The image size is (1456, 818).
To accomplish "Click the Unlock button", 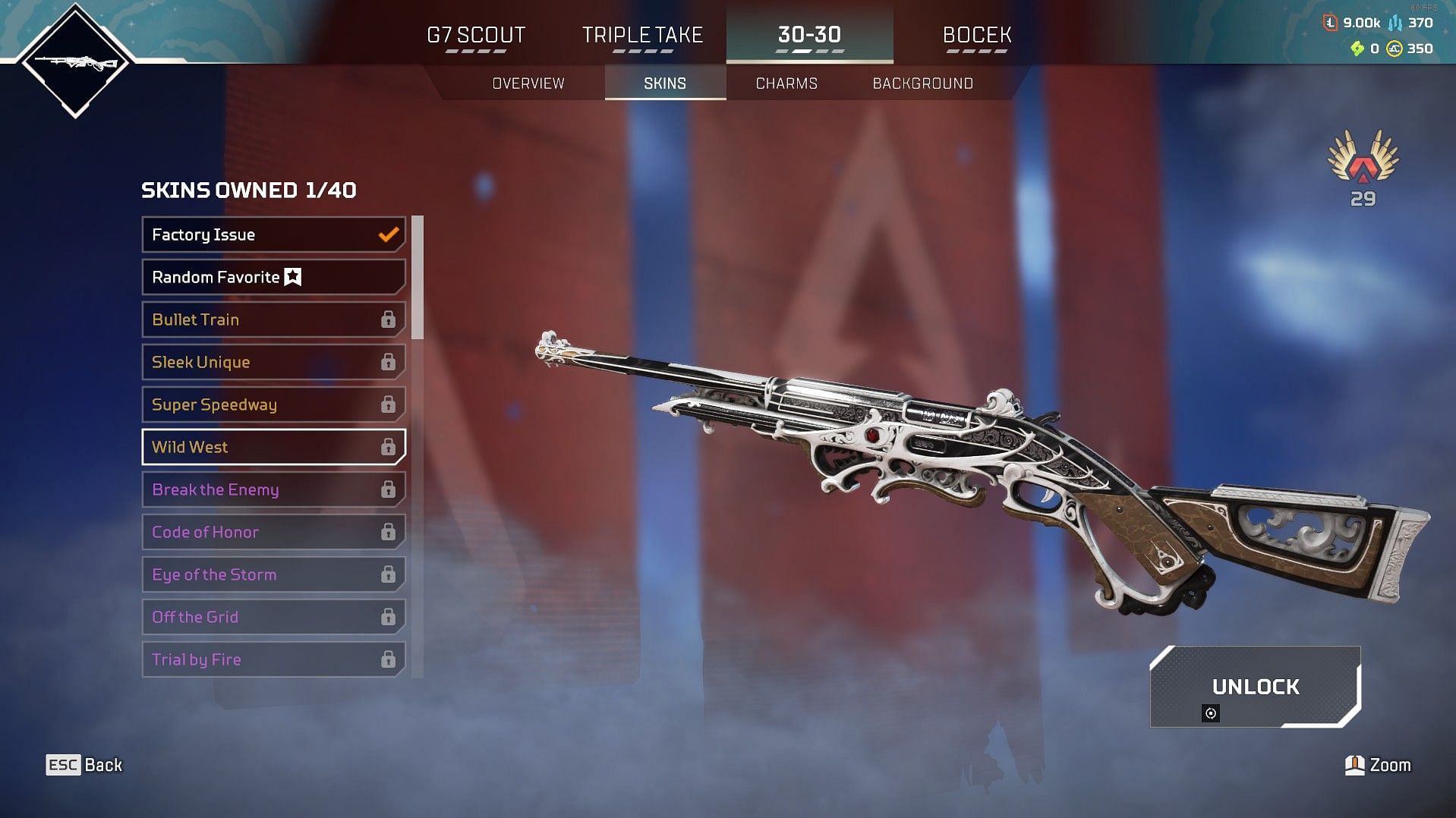I will [x=1255, y=687].
